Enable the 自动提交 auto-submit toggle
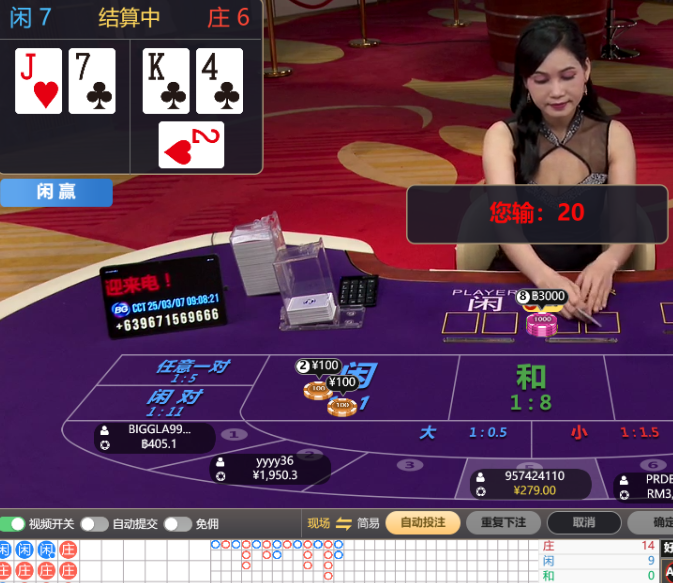 (94, 524)
